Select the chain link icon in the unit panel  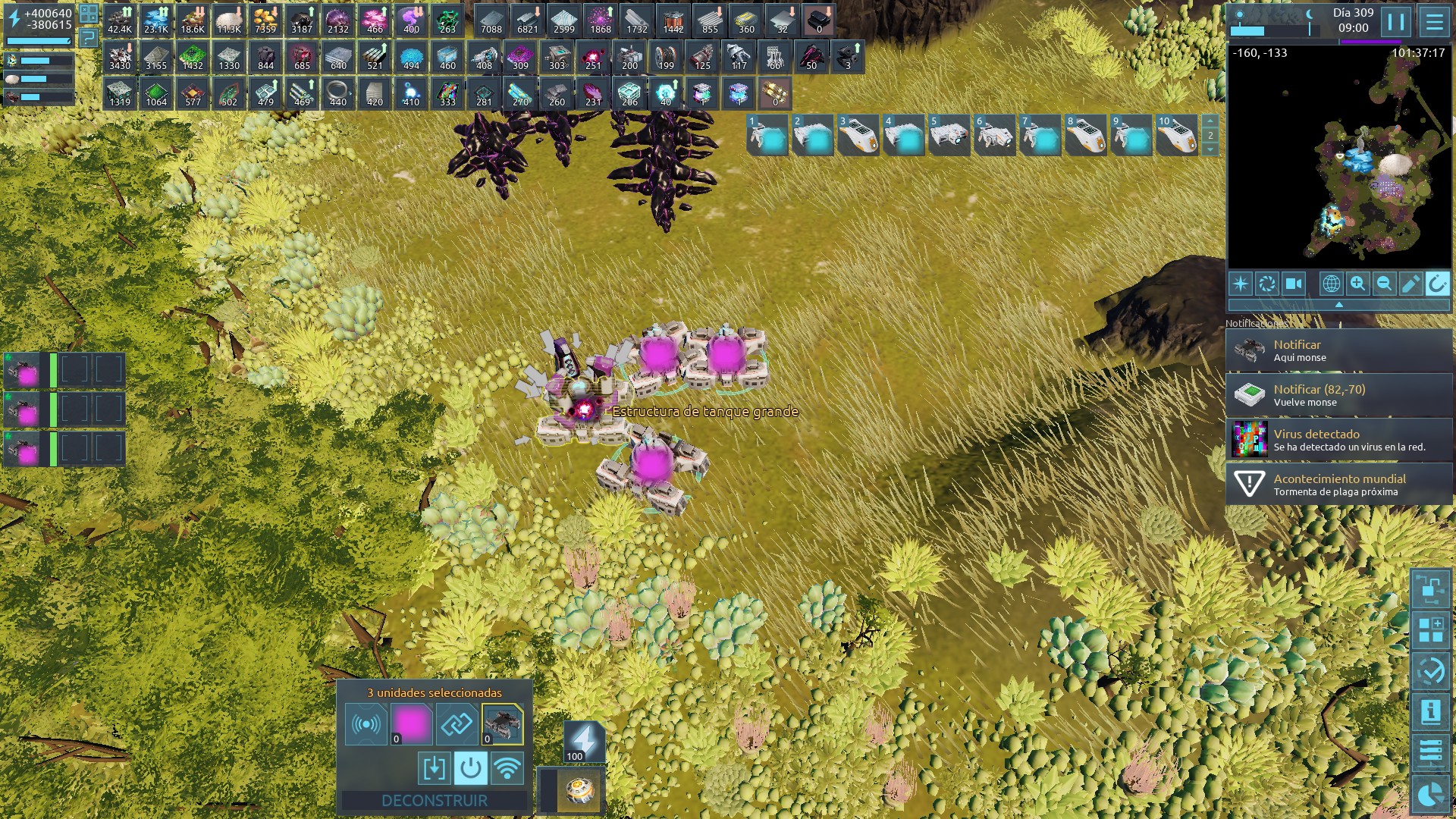[457, 724]
